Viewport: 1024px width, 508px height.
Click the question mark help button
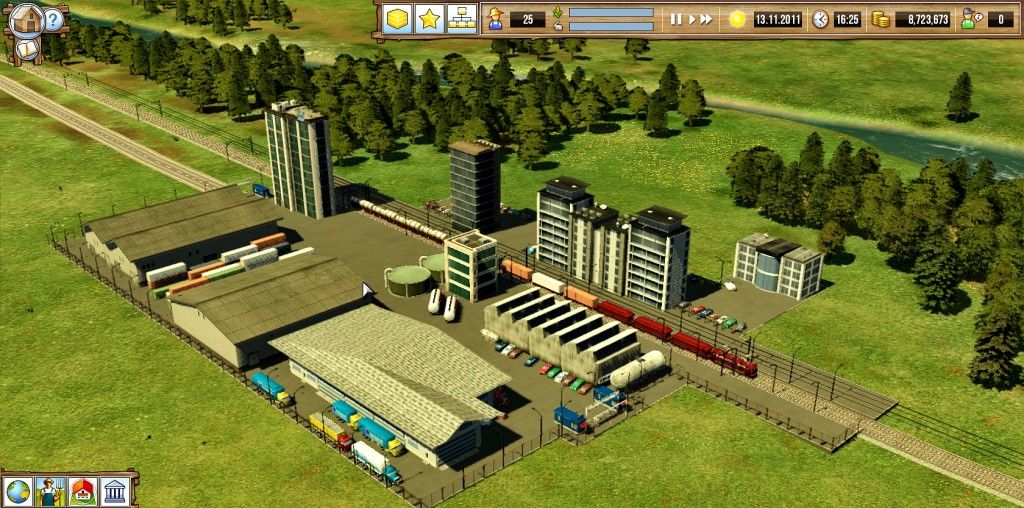click(x=54, y=18)
